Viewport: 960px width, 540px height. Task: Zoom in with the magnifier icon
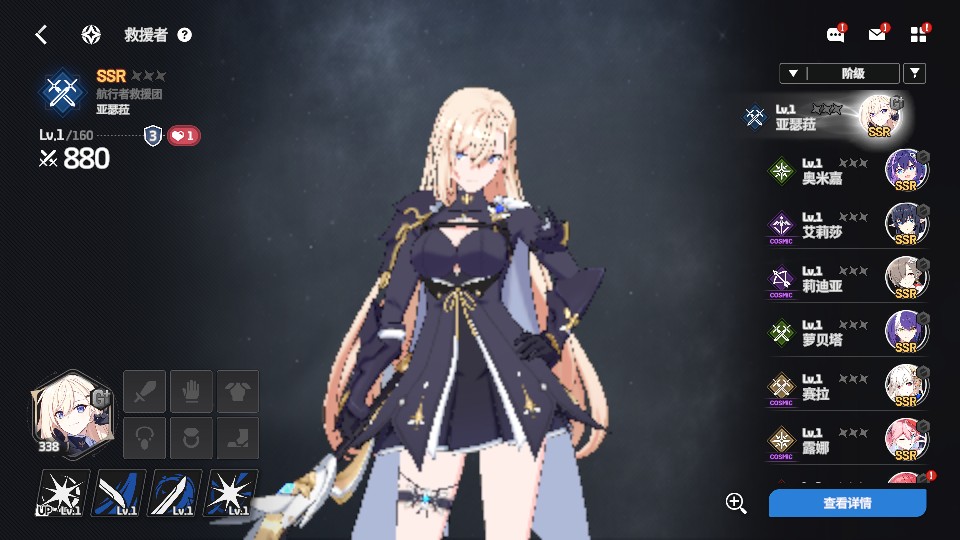737,503
